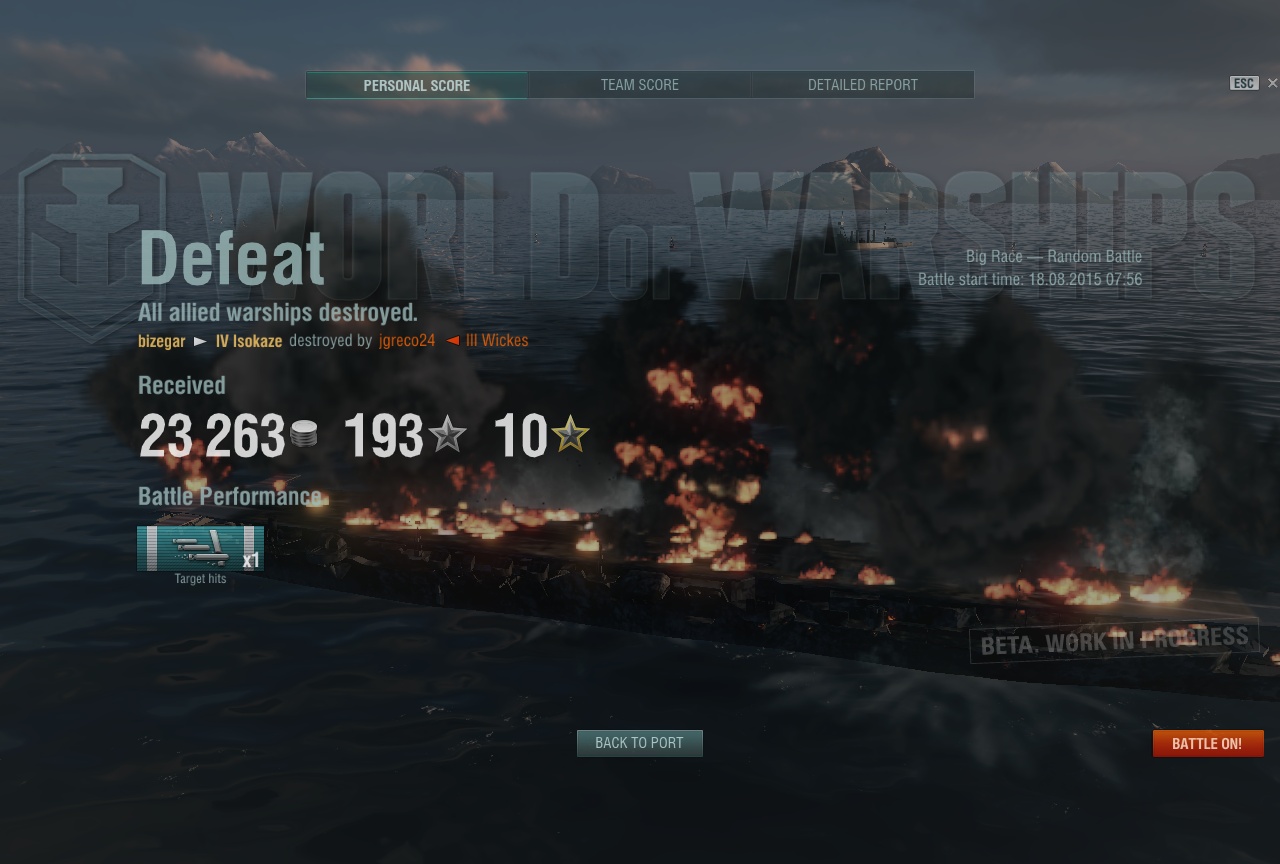Show the Detailed Report tab
The width and height of the screenshot is (1280, 864).
tap(862, 85)
